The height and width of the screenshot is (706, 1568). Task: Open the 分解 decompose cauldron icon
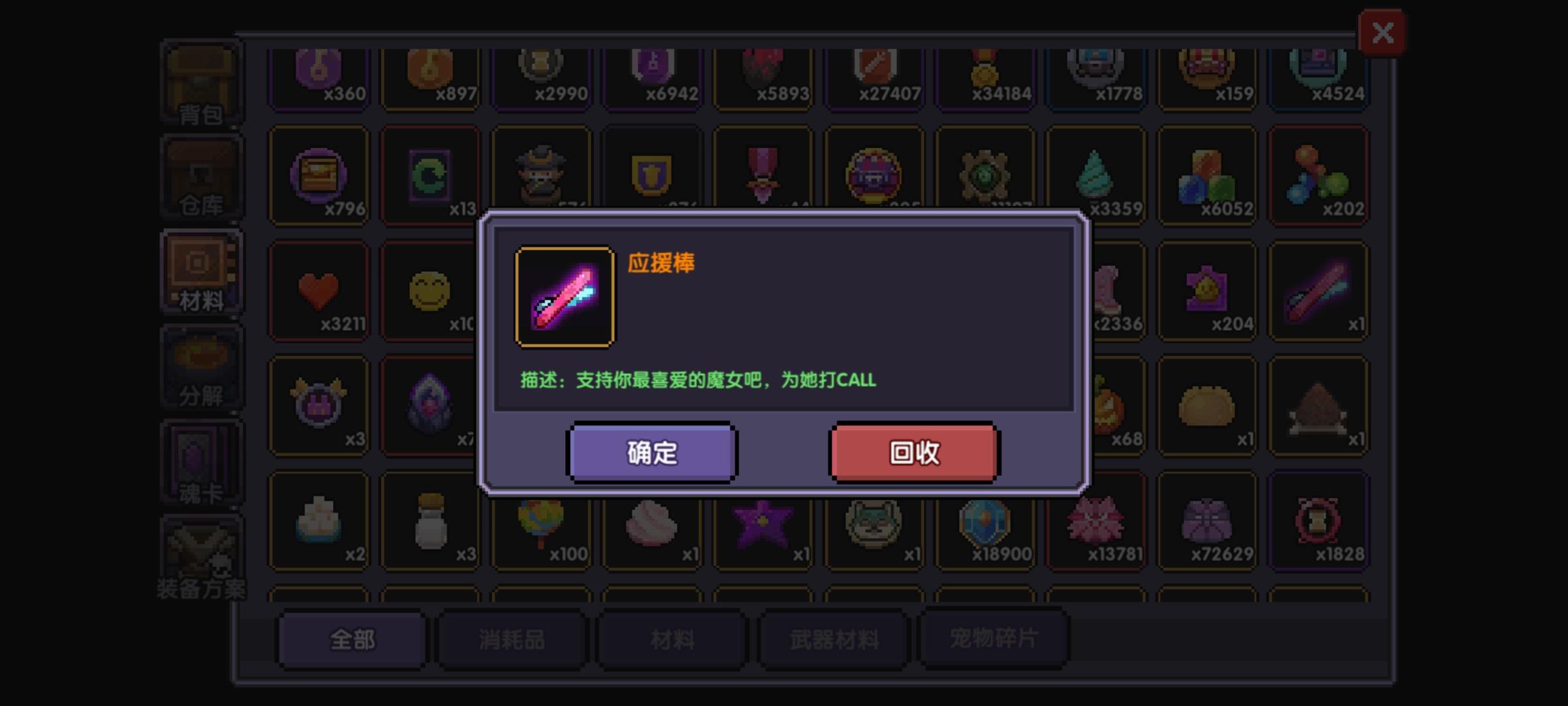(x=201, y=366)
